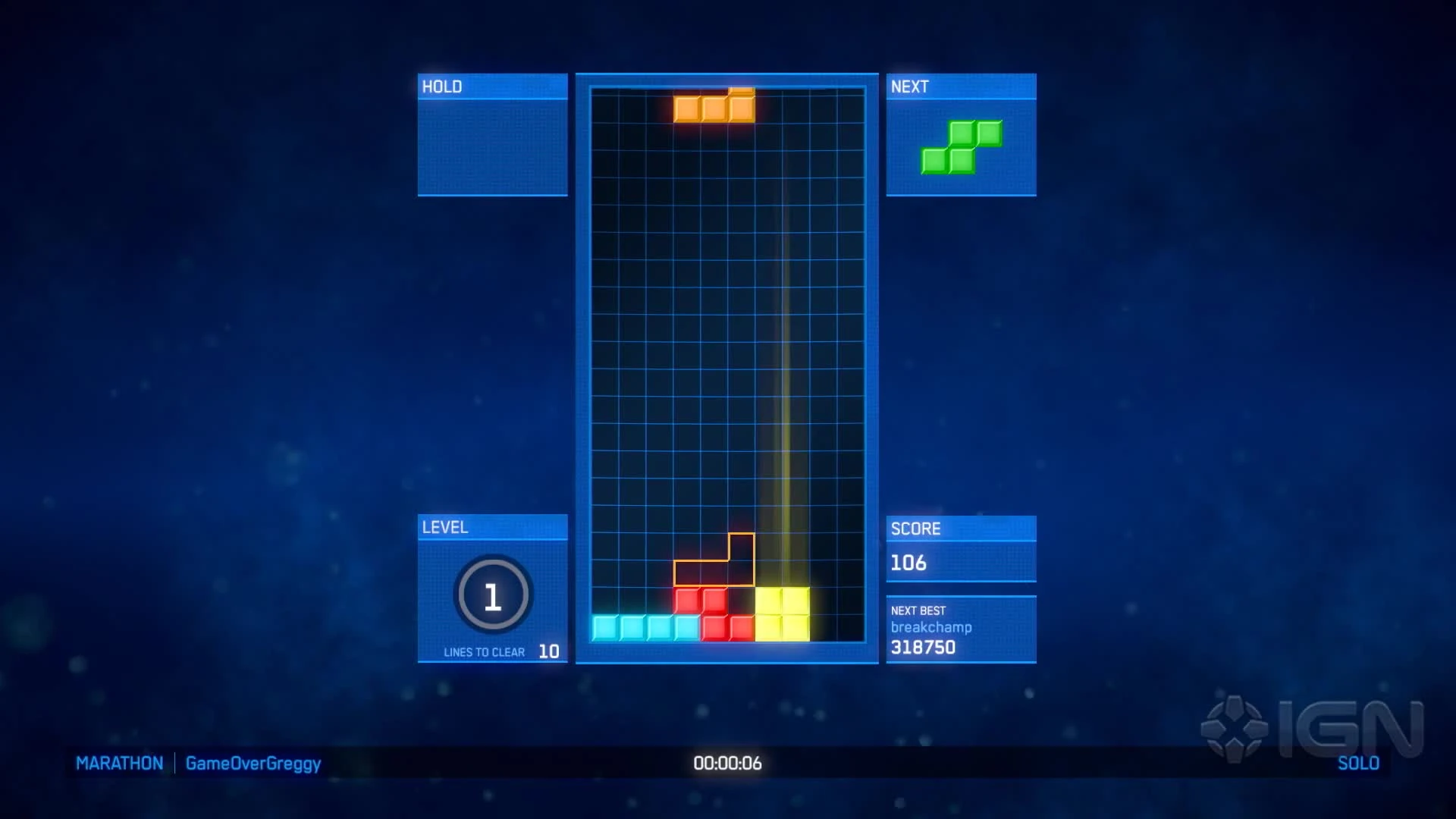Toggle the NEXT piece preview panel
The height and width of the screenshot is (819, 1456).
[960, 86]
